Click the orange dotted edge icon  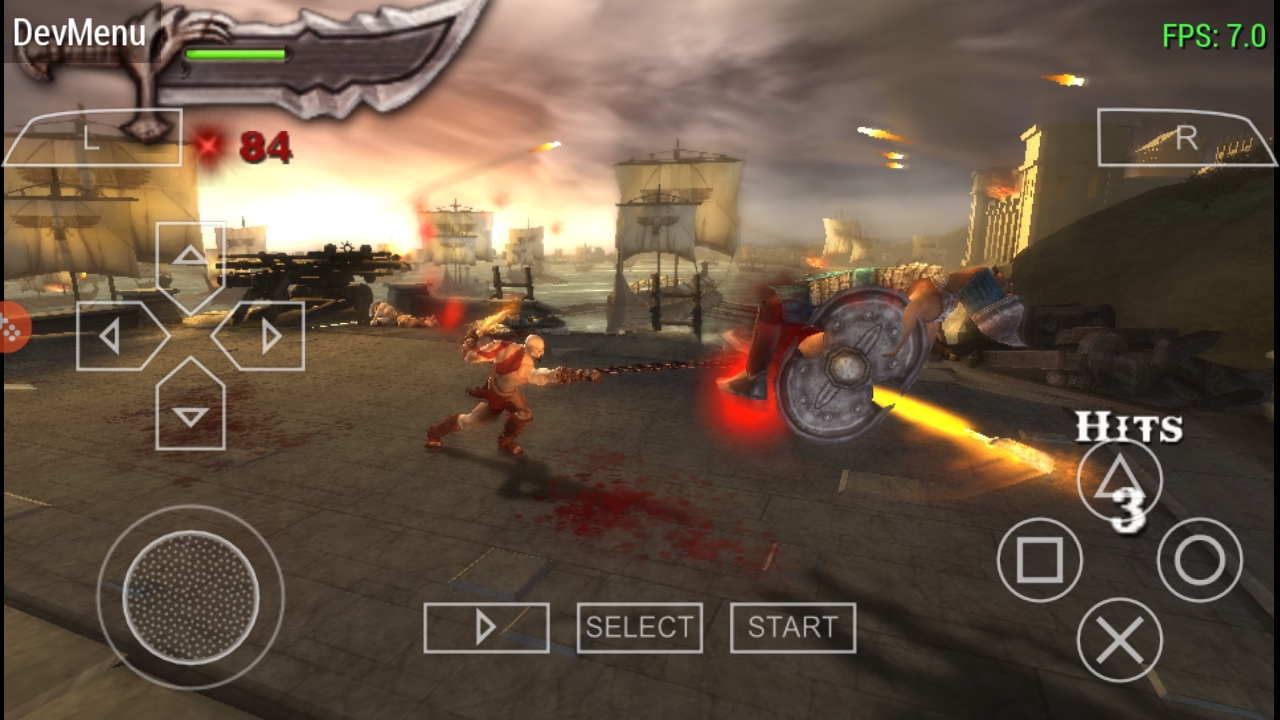[x=12, y=327]
